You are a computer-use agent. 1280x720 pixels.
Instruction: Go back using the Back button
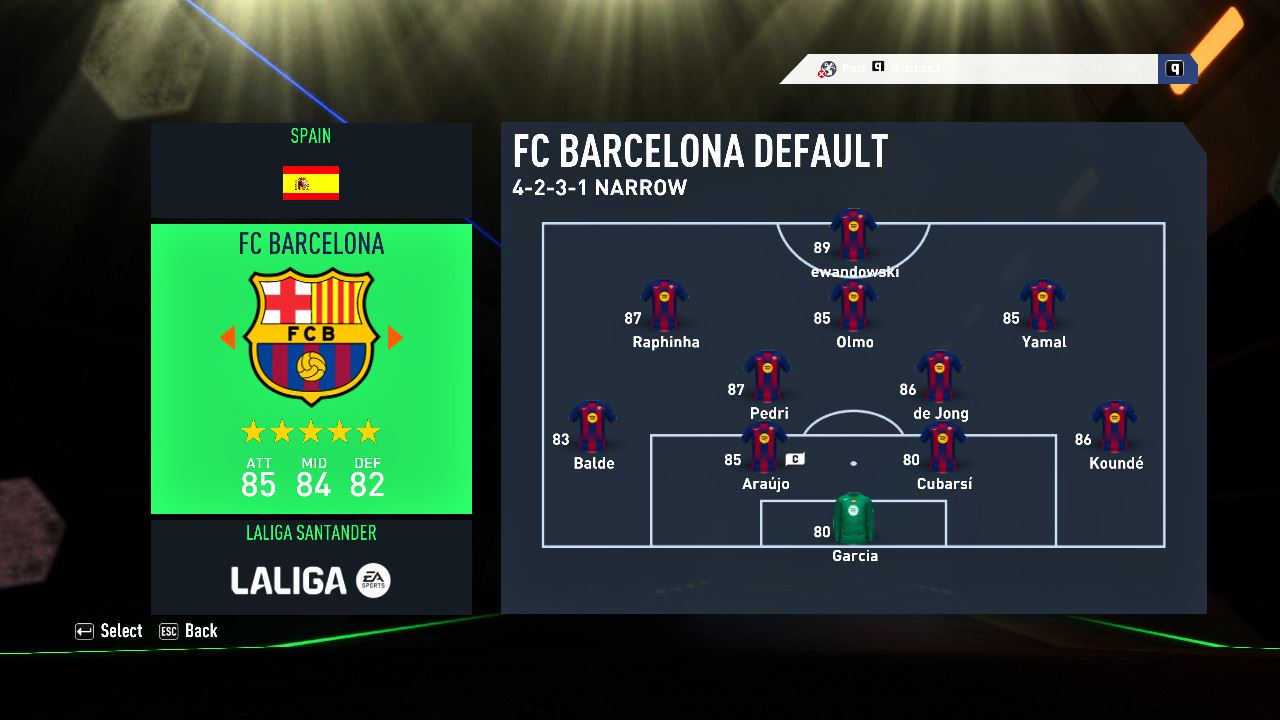click(189, 631)
